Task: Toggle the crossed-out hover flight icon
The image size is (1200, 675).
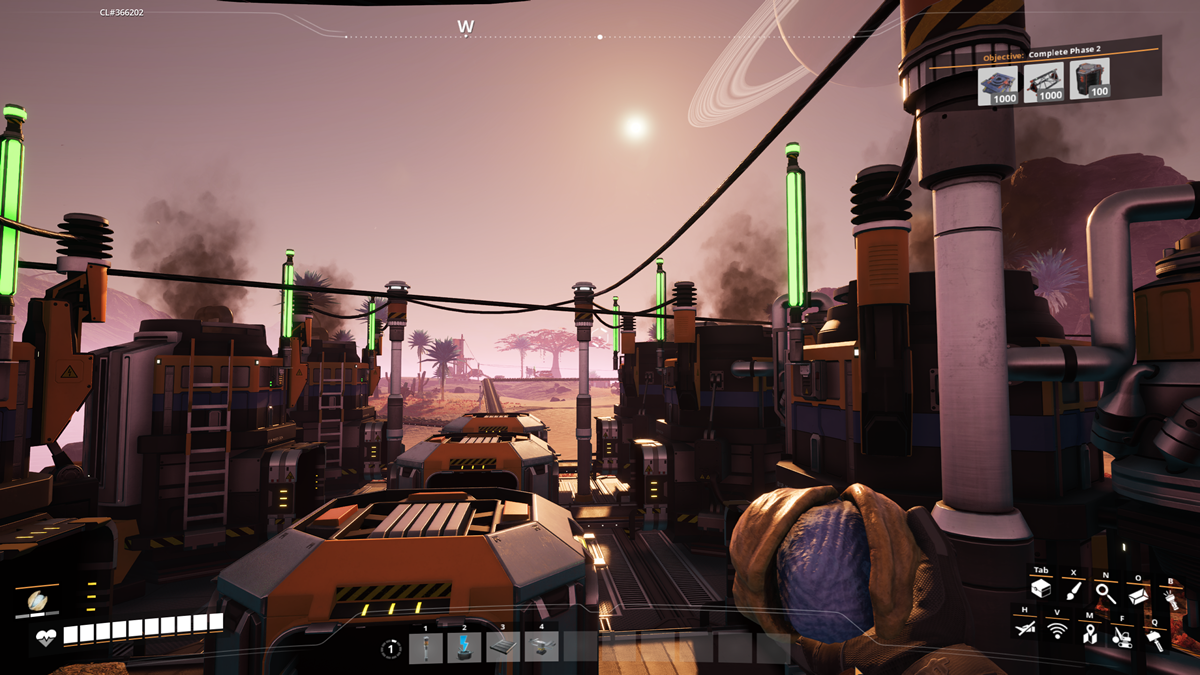Action: click(x=1024, y=628)
